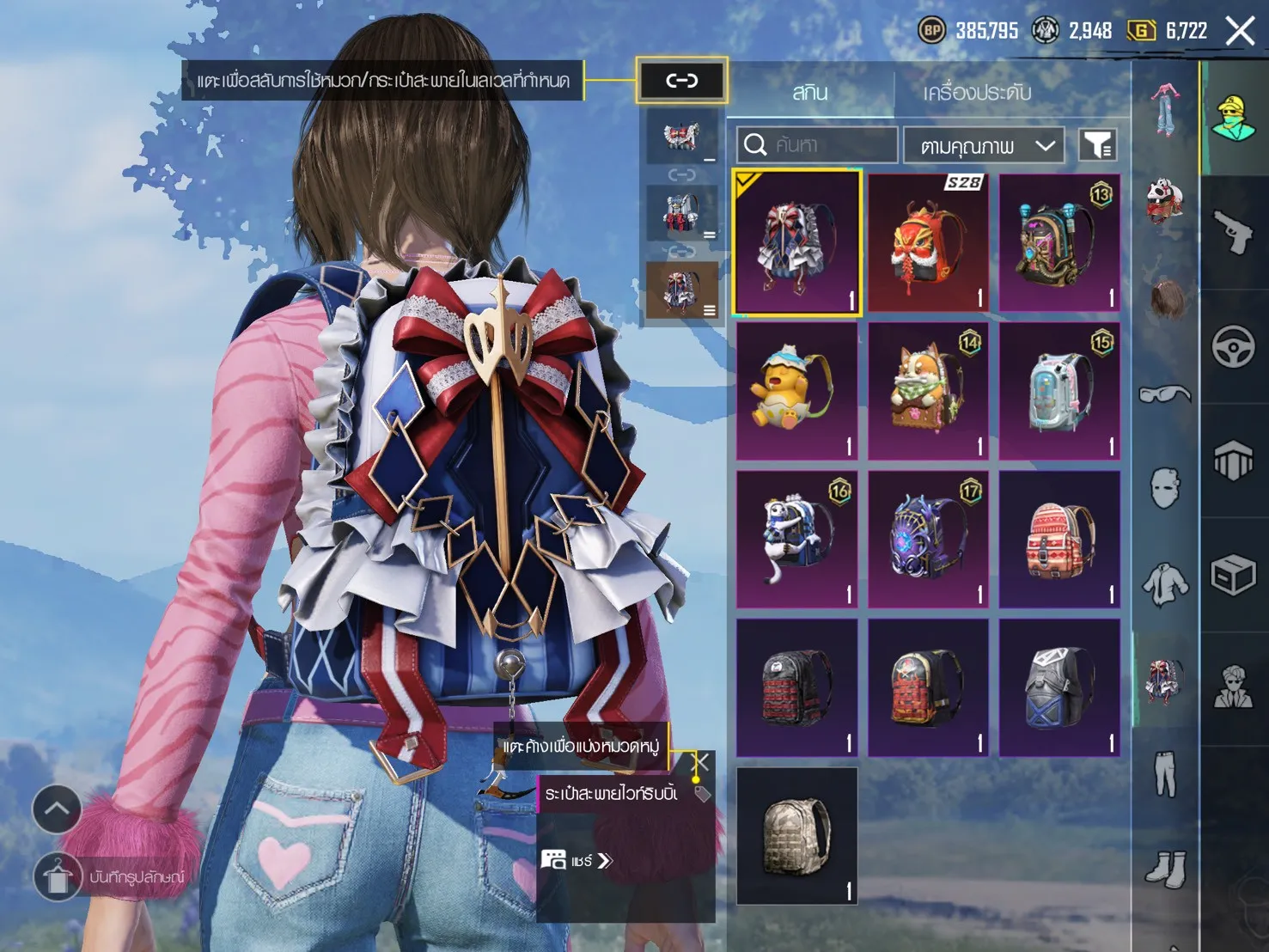Screen dimensions: 1269x952
Task: Open the steering wheel vehicle category
Action: pos(1234,347)
